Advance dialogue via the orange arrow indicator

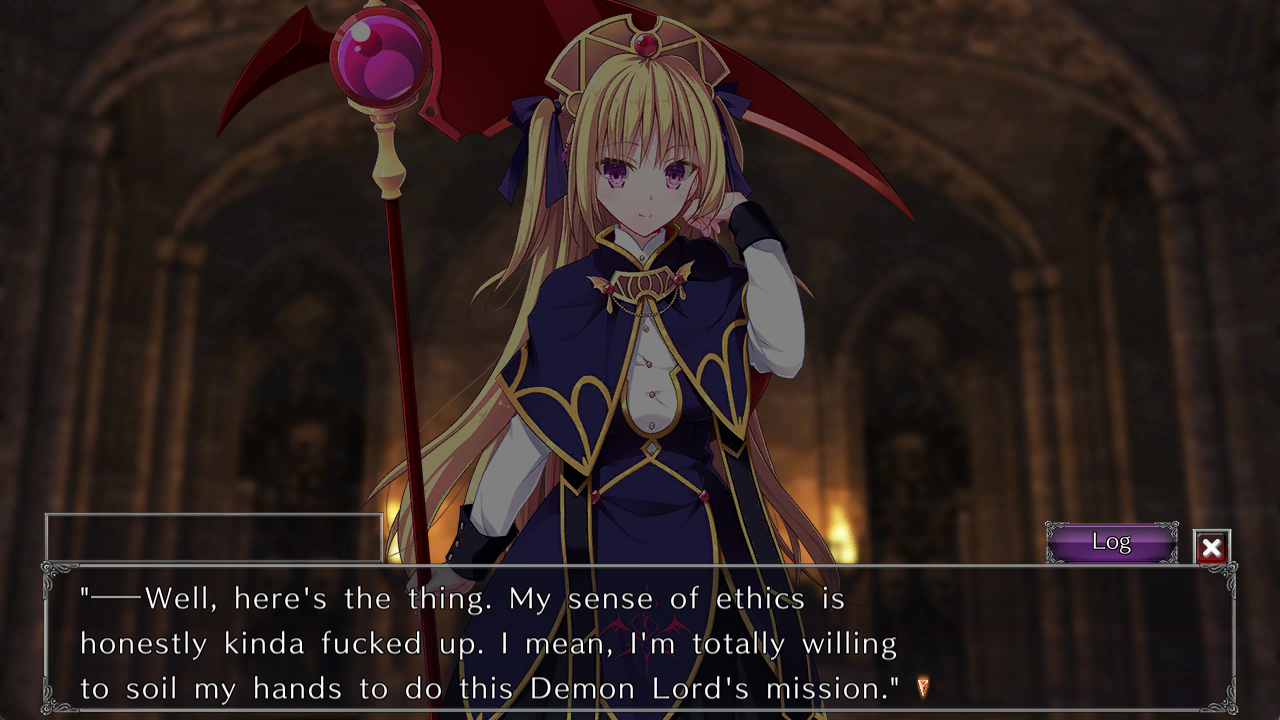923,687
